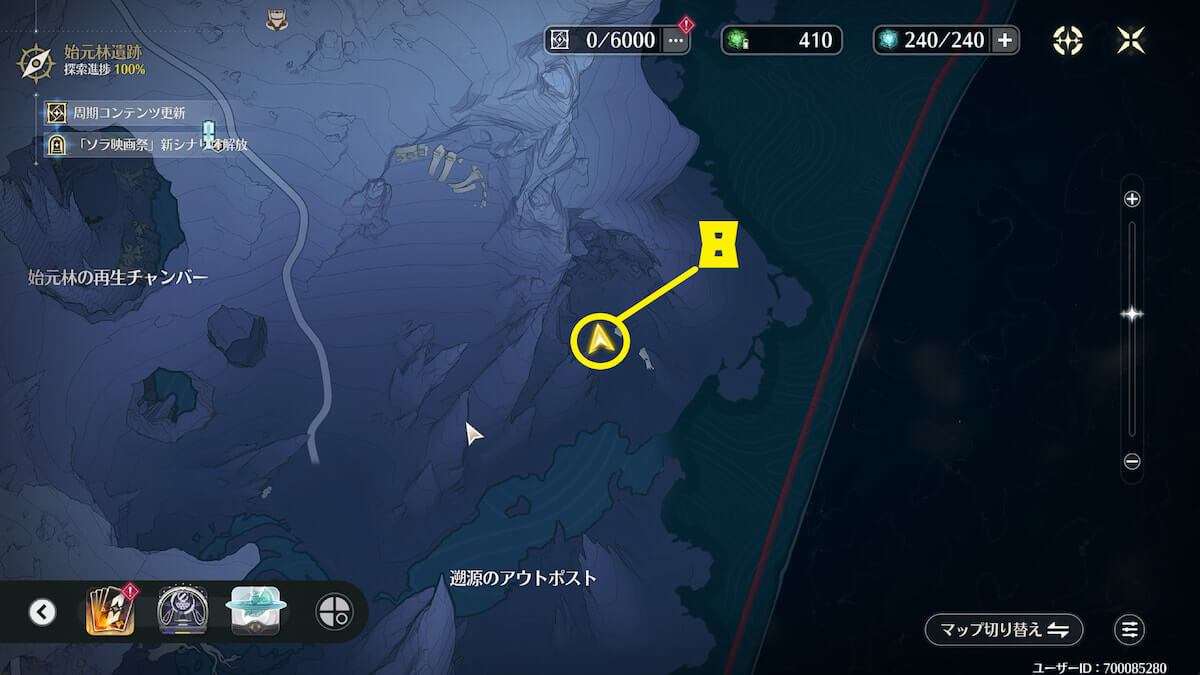The height and width of the screenshot is (675, 1200).
Task: Click the plus button beside 240/240
Action: [x=1005, y=40]
